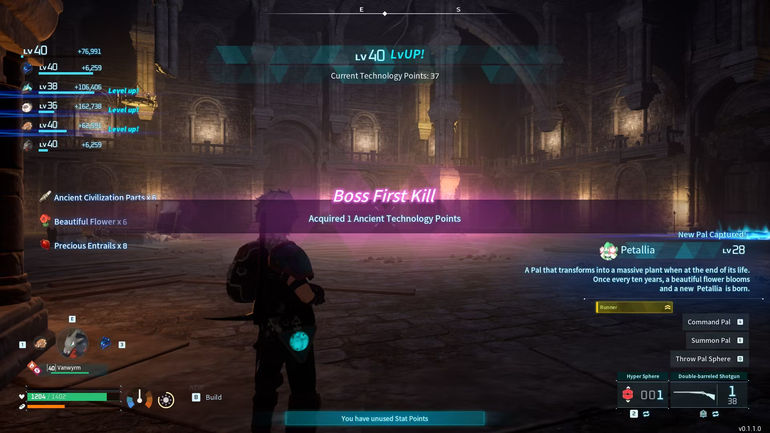Click the Petallia captured pal icon
This screenshot has width=770, height=433.
tap(607, 251)
